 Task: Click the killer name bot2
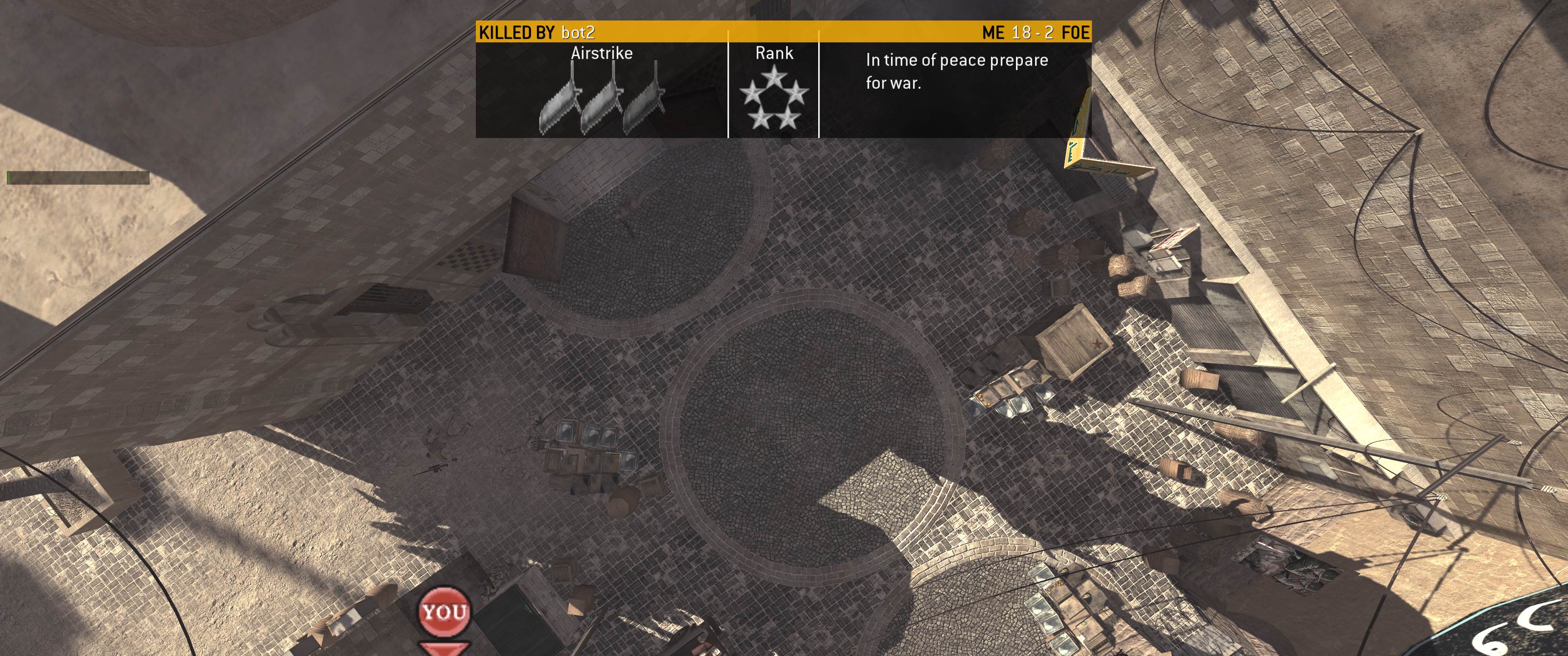click(x=578, y=32)
